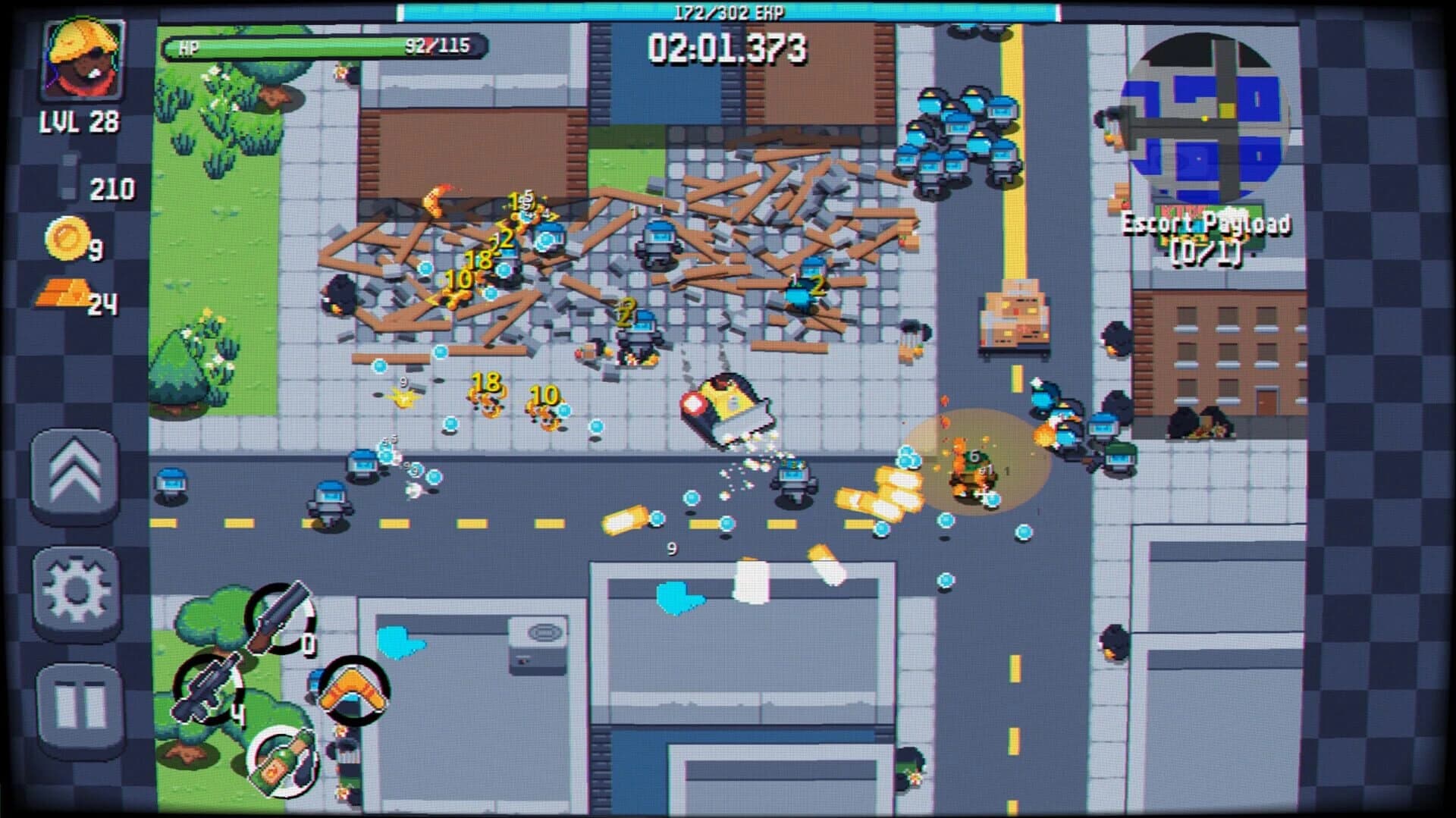This screenshot has width=1456, height=818.
Task: Click the 172/302 EXP counter text
Action: pos(726,11)
